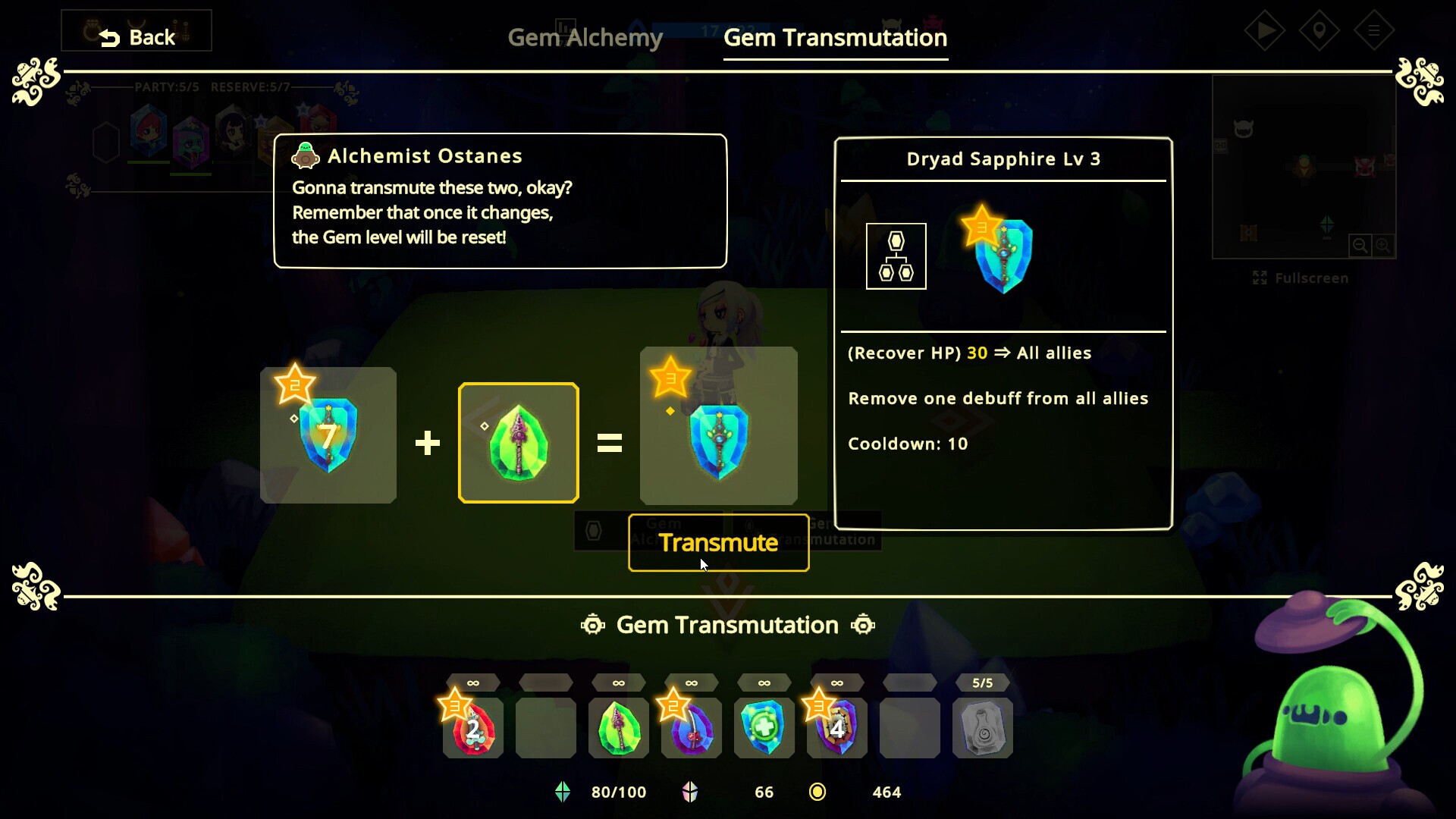Zoom out the minimap with the magnifier

pos(1360,245)
